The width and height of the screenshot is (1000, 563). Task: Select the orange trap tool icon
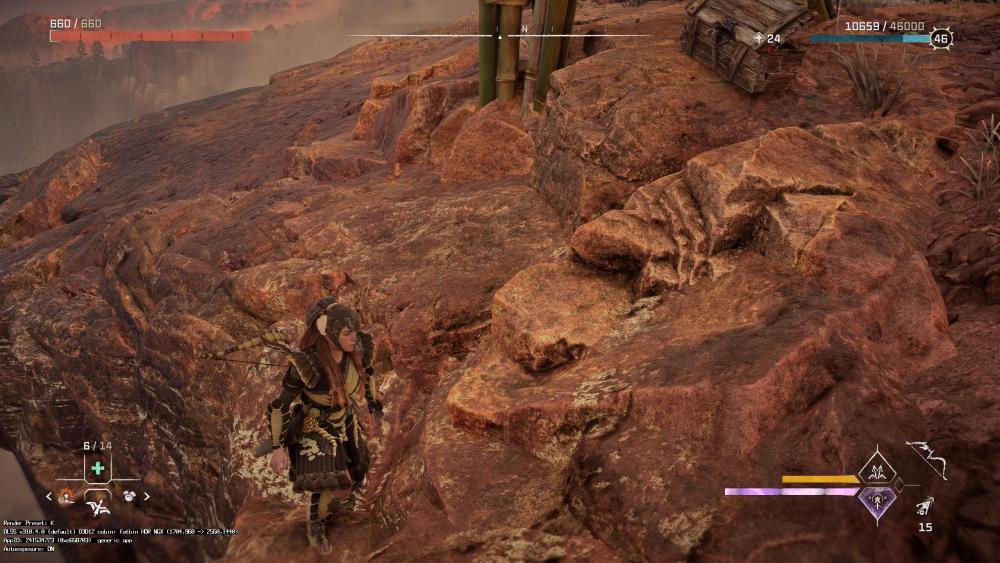pos(66,495)
